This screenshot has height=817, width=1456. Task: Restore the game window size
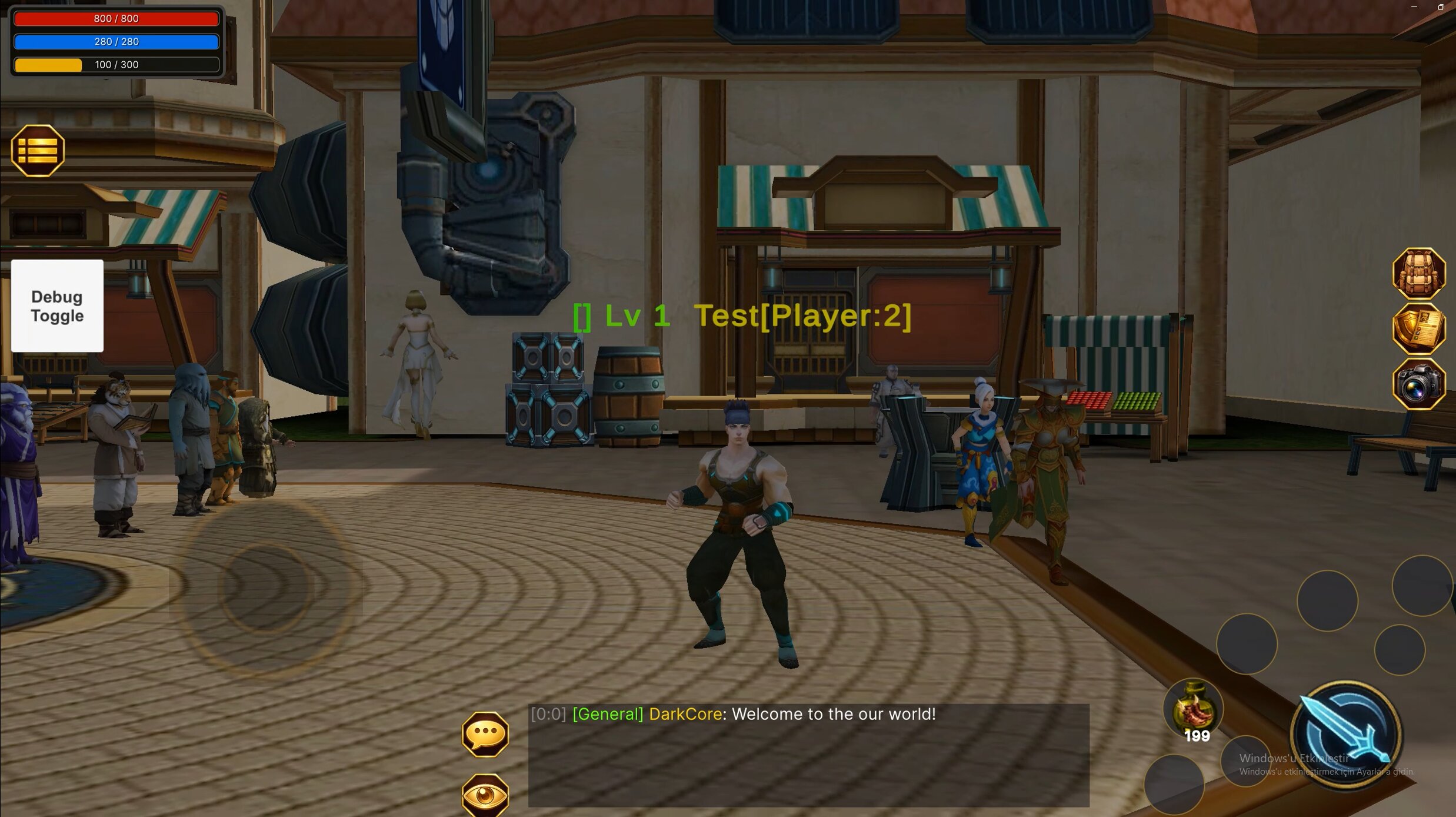click(x=1441, y=7)
